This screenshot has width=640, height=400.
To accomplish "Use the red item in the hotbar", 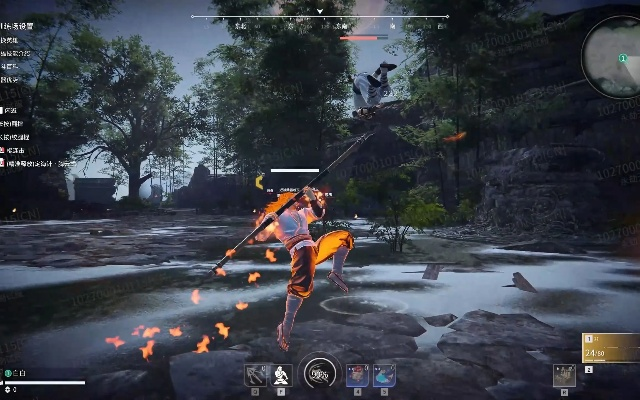I will pyautogui.click(x=357, y=375).
